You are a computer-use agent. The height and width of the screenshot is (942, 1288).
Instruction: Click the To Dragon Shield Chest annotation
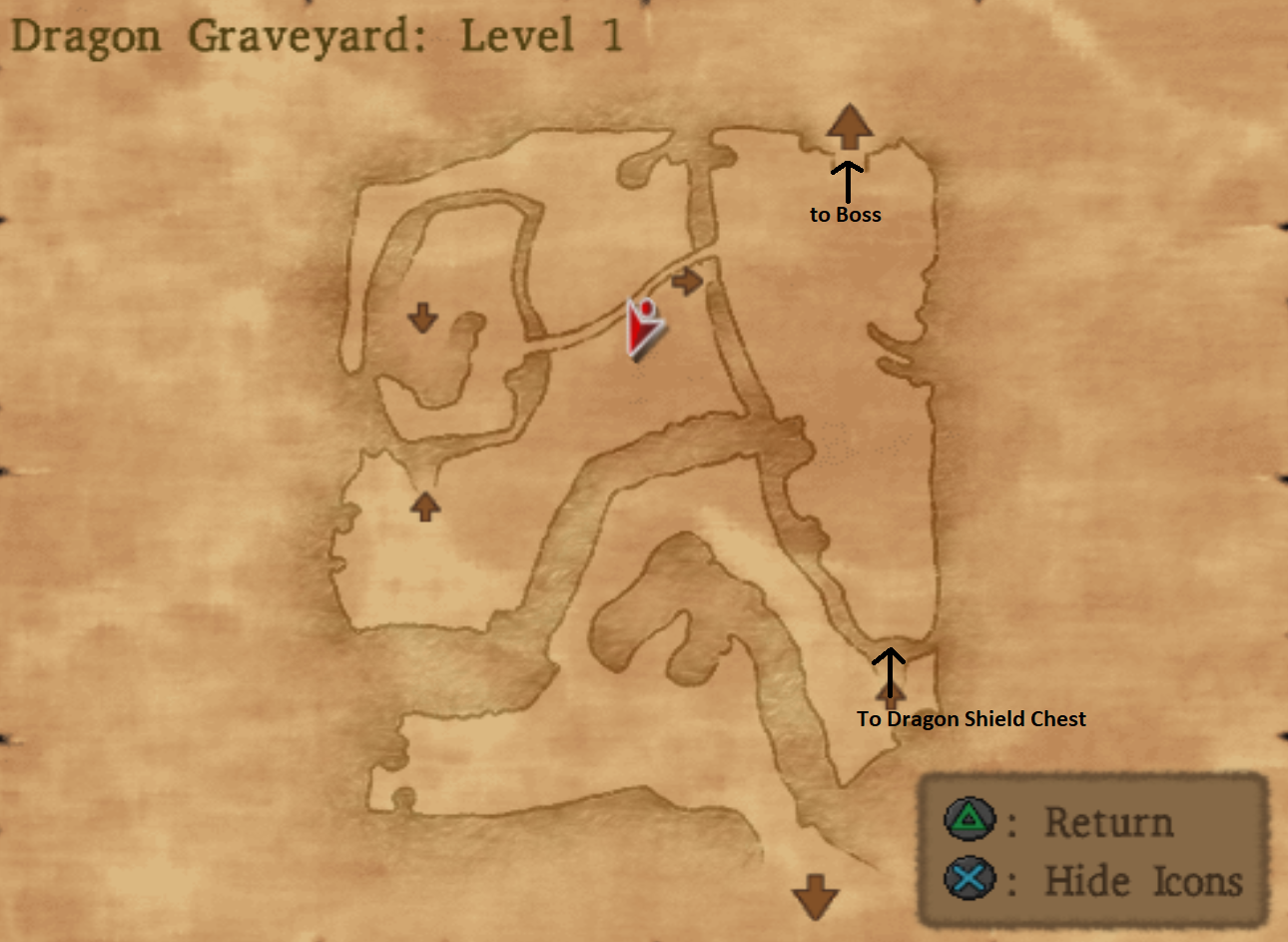pos(970,718)
